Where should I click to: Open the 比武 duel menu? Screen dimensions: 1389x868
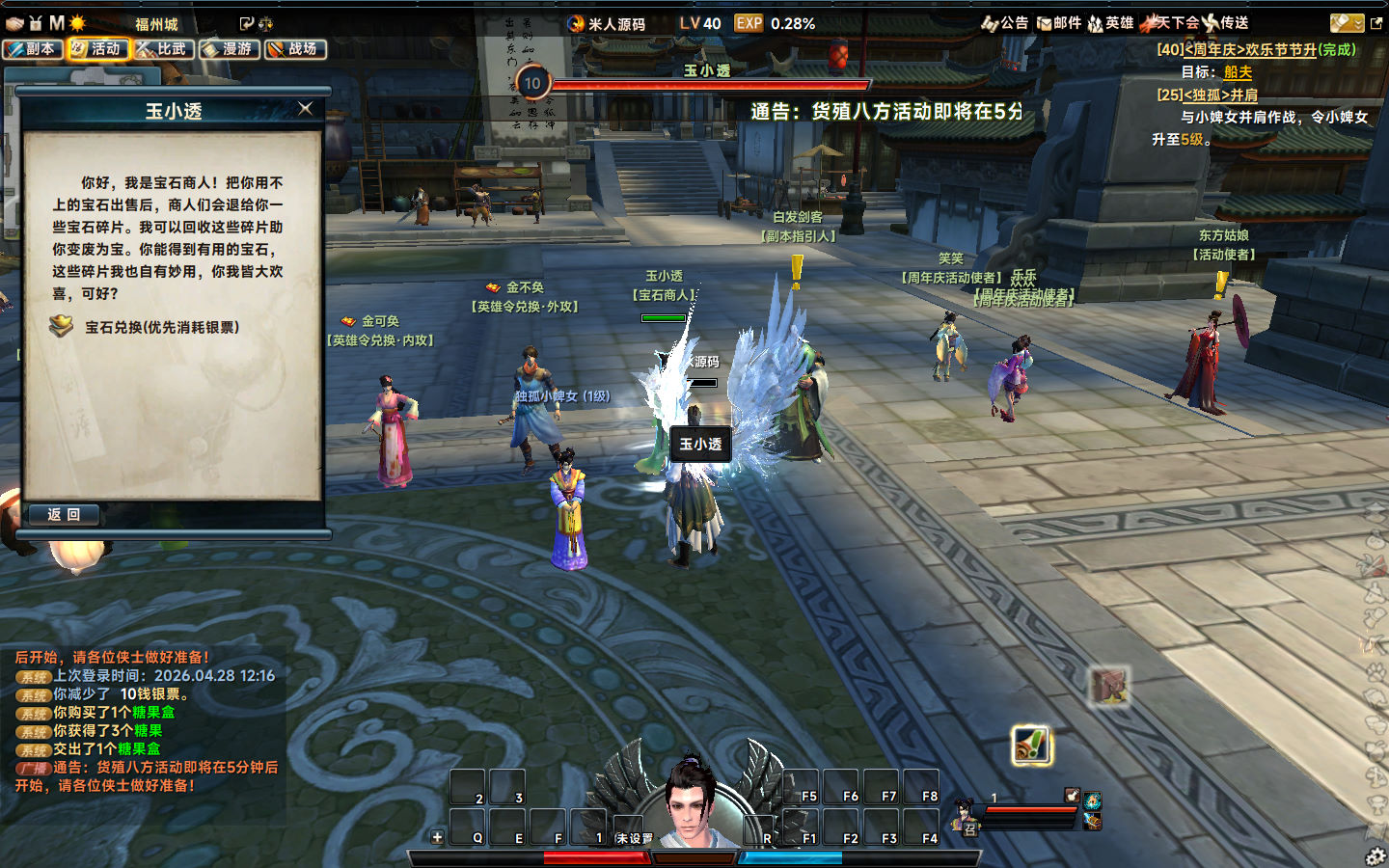click(164, 49)
